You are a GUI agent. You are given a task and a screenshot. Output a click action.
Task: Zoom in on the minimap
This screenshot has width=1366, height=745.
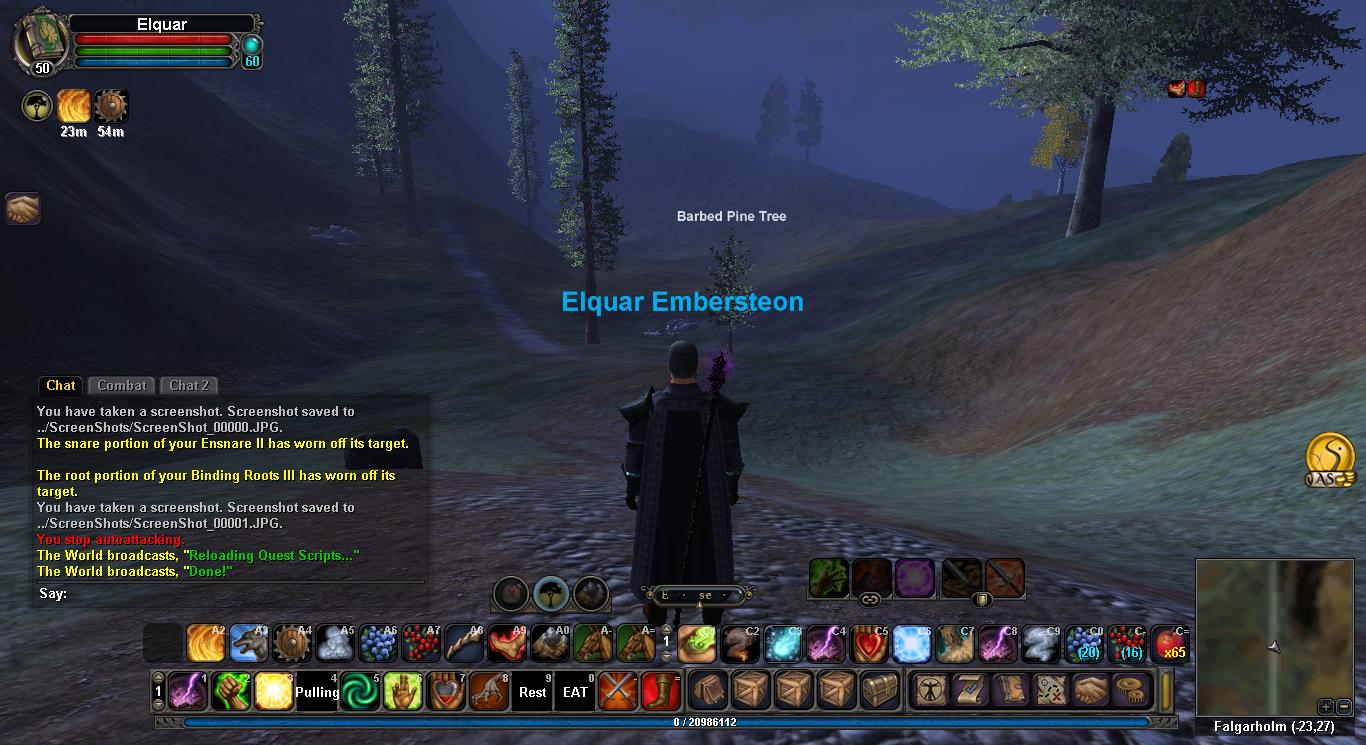pos(1324,706)
